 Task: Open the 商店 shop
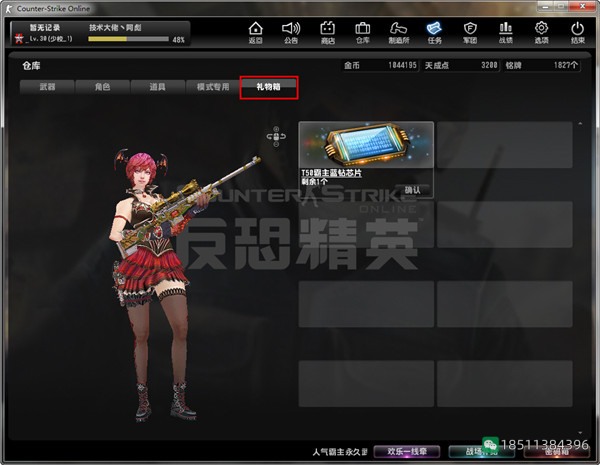tap(327, 32)
